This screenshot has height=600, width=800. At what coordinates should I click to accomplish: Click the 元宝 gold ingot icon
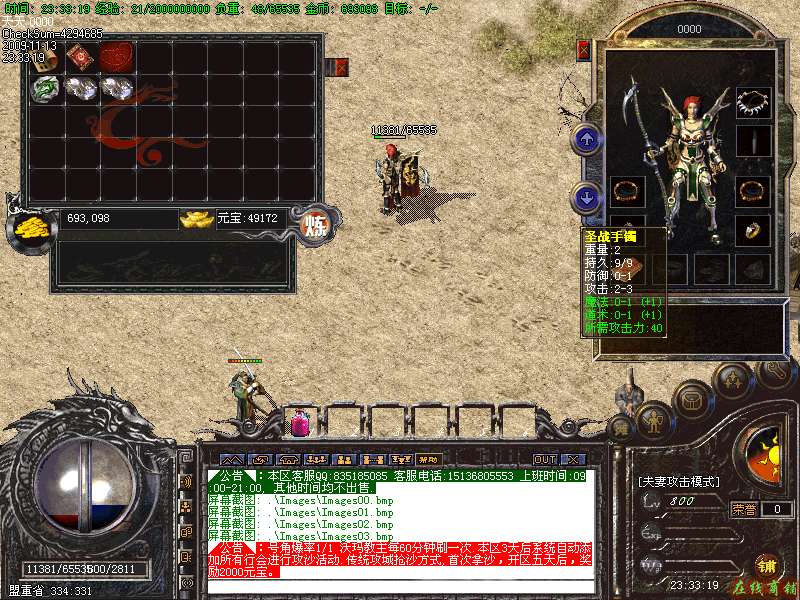(x=196, y=218)
